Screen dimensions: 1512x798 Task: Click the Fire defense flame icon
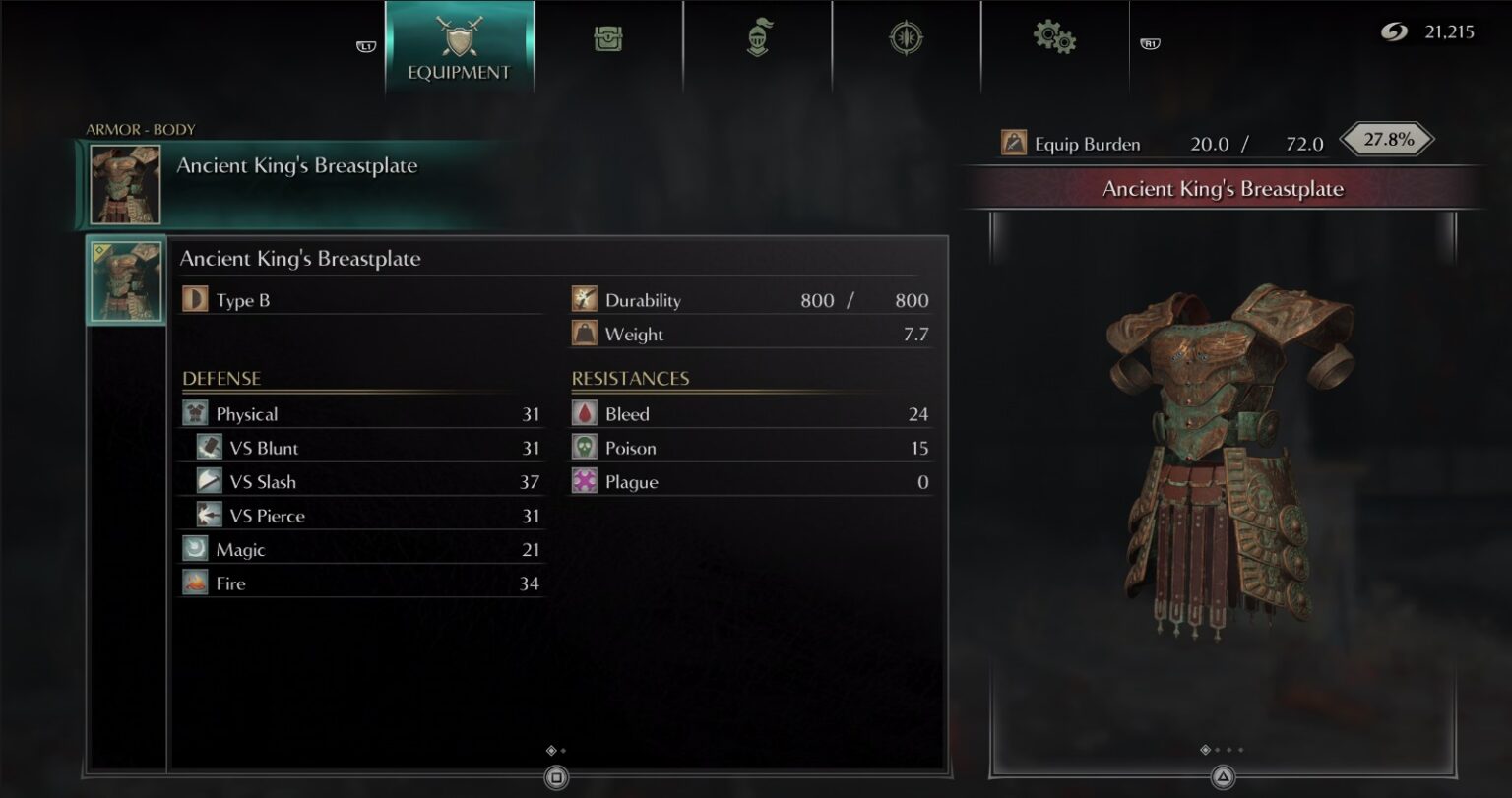coord(194,583)
